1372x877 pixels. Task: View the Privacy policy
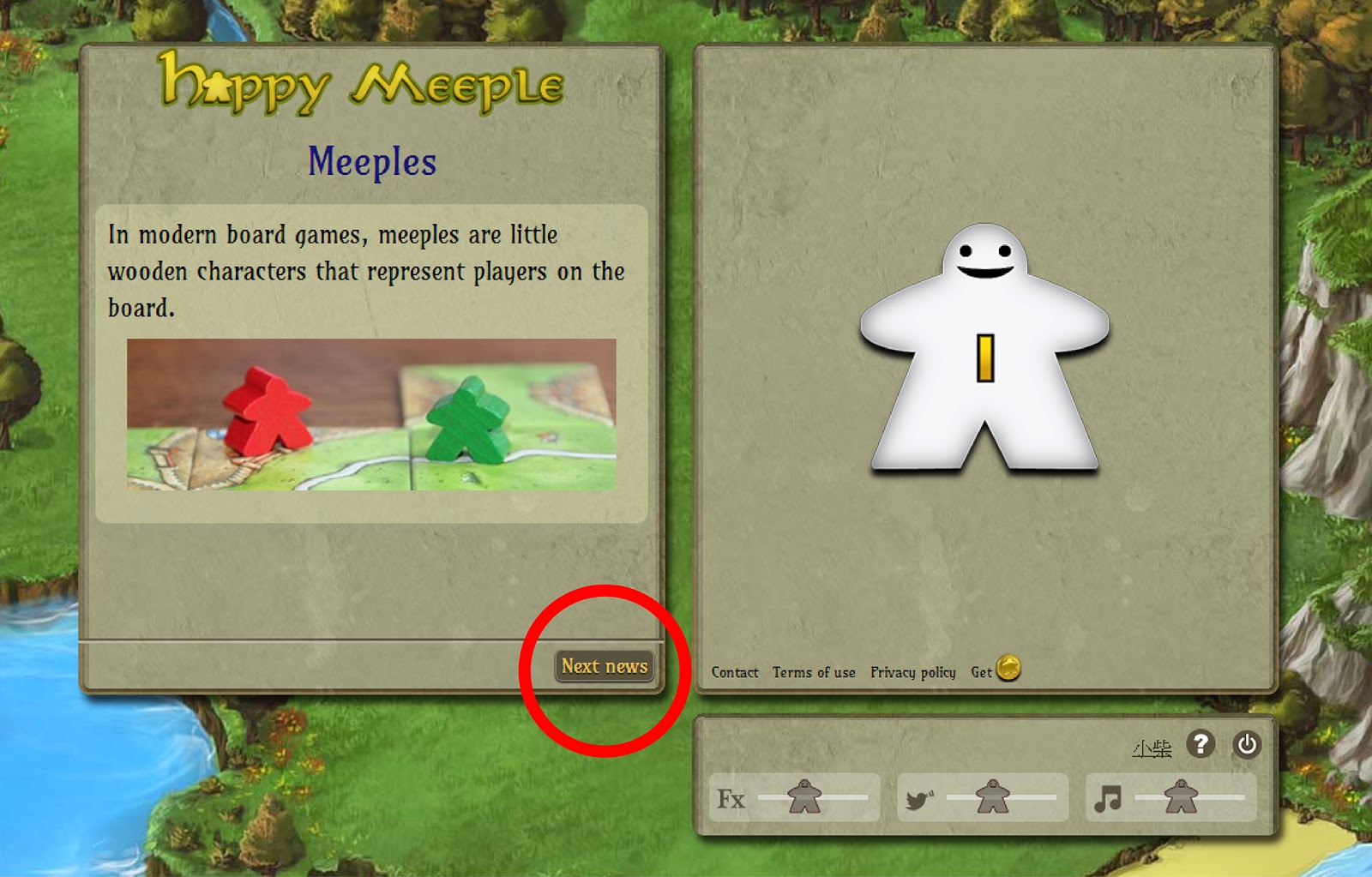pos(912,673)
